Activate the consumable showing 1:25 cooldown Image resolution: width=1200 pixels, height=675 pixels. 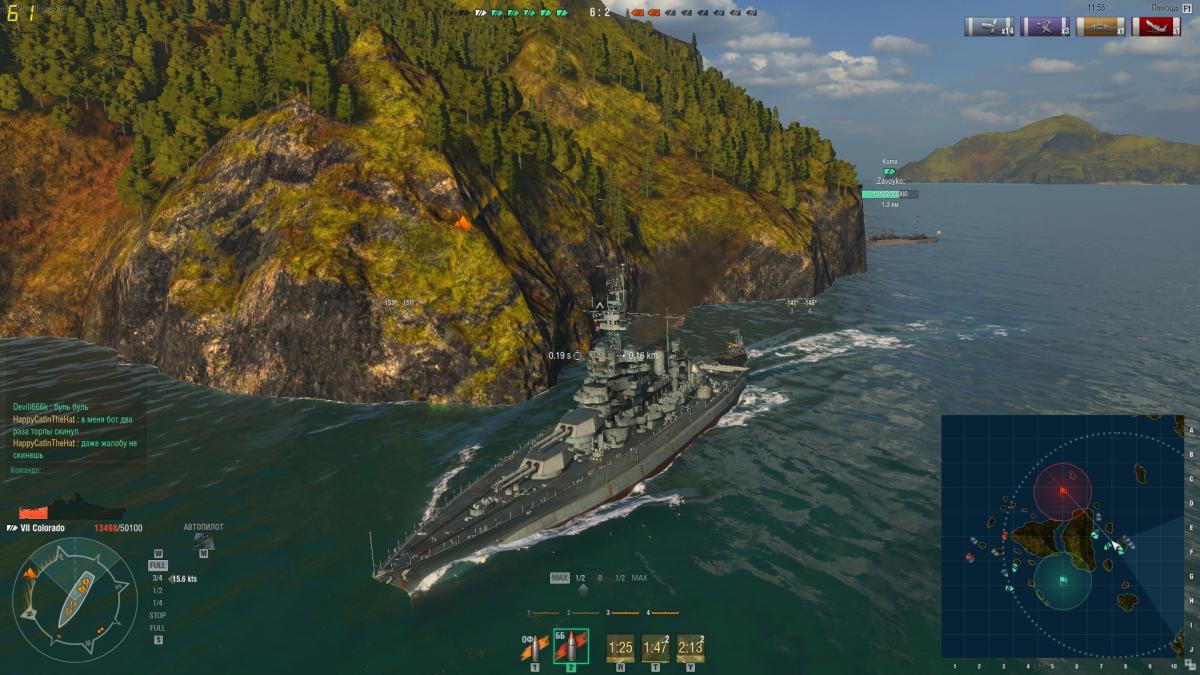[x=620, y=648]
